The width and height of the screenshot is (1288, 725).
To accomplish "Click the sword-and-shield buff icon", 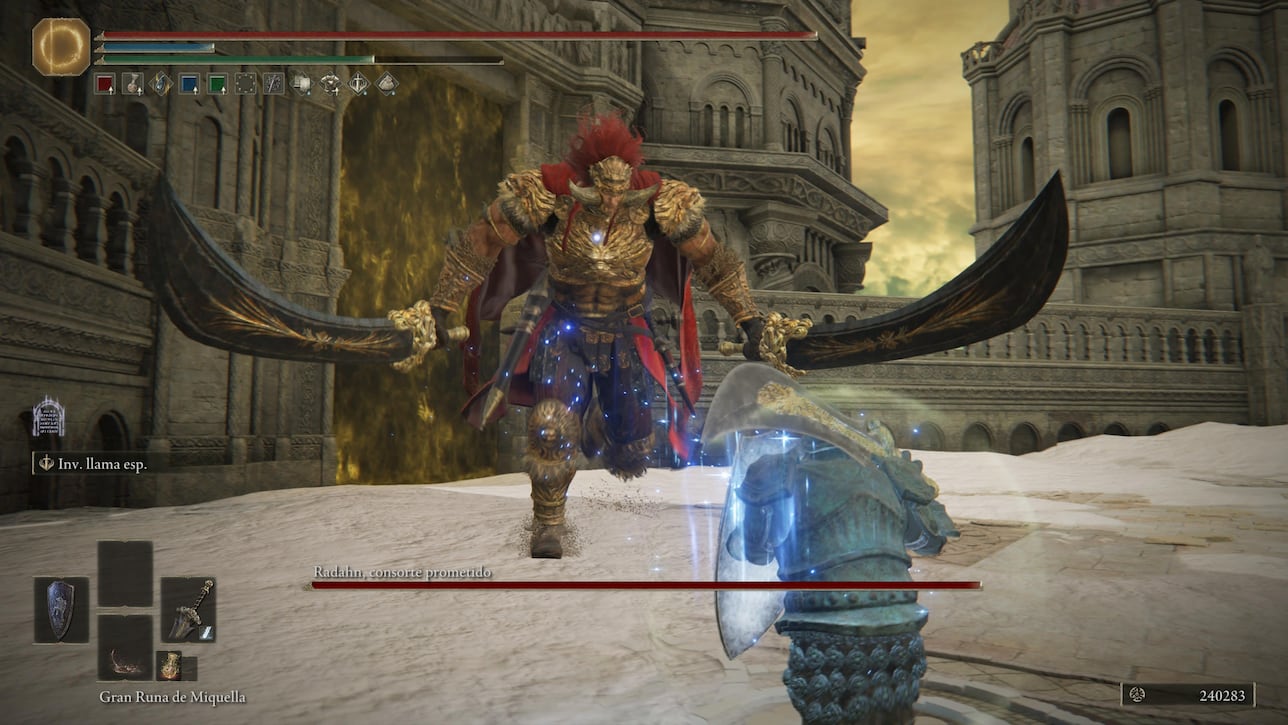I will [360, 84].
